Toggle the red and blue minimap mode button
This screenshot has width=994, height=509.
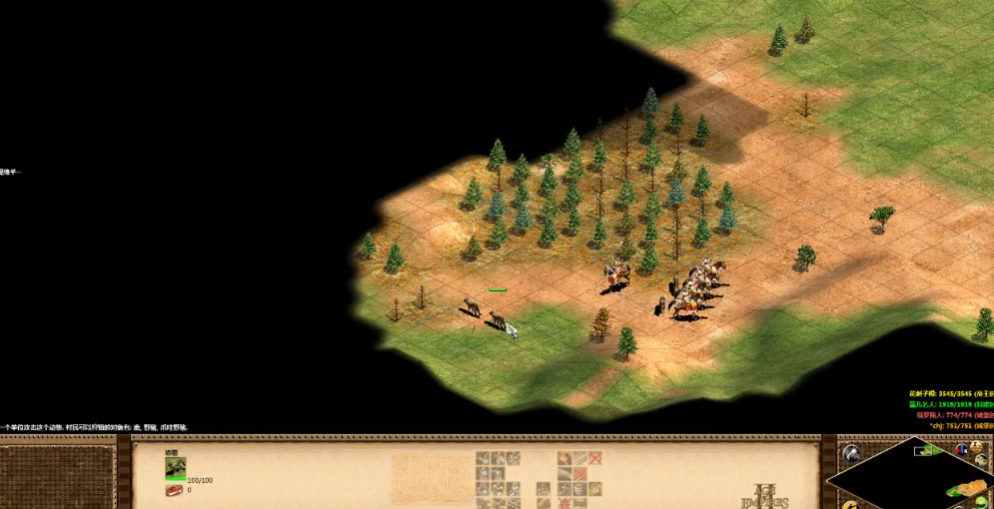(x=962, y=449)
